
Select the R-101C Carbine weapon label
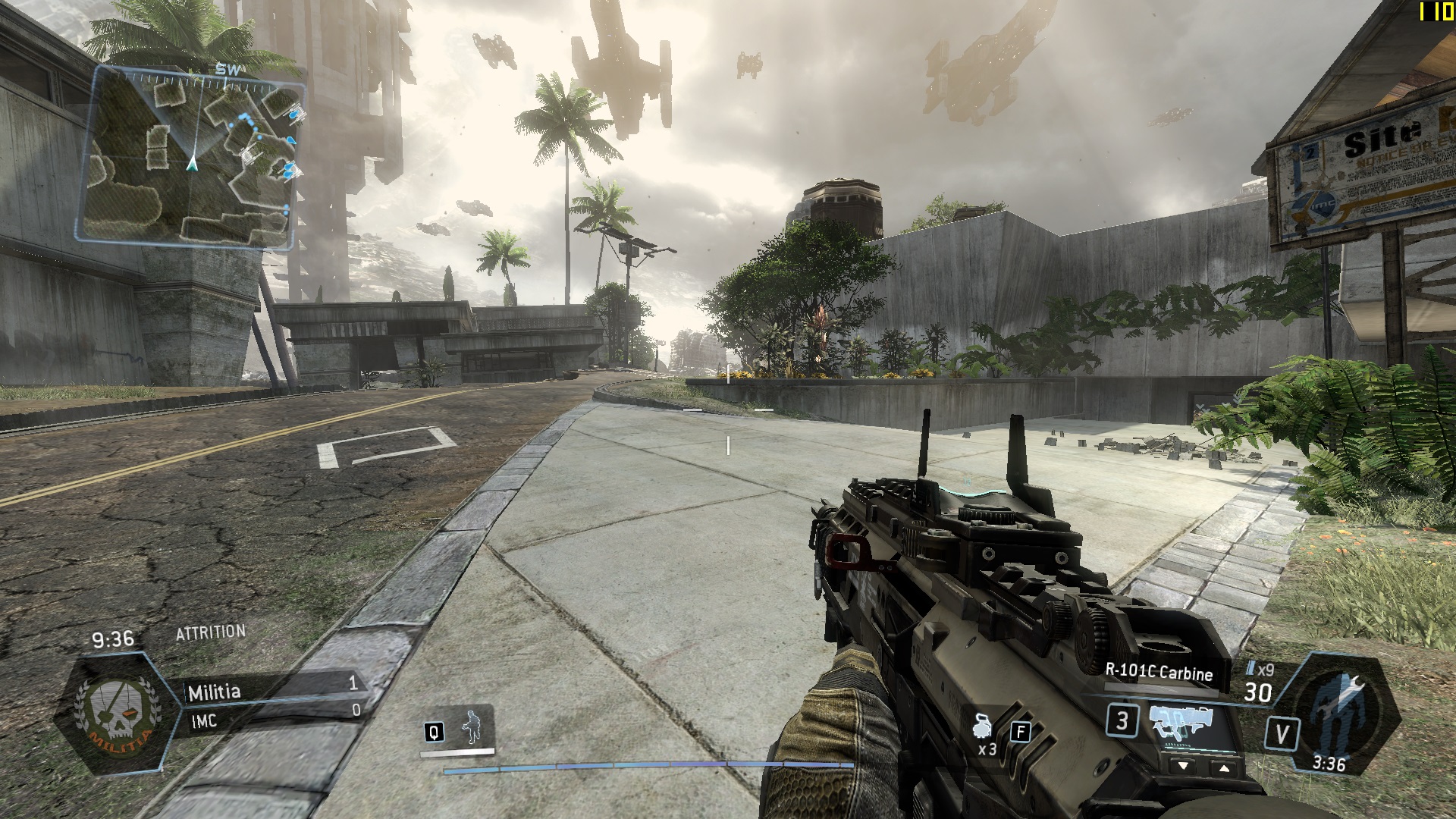coord(1158,672)
